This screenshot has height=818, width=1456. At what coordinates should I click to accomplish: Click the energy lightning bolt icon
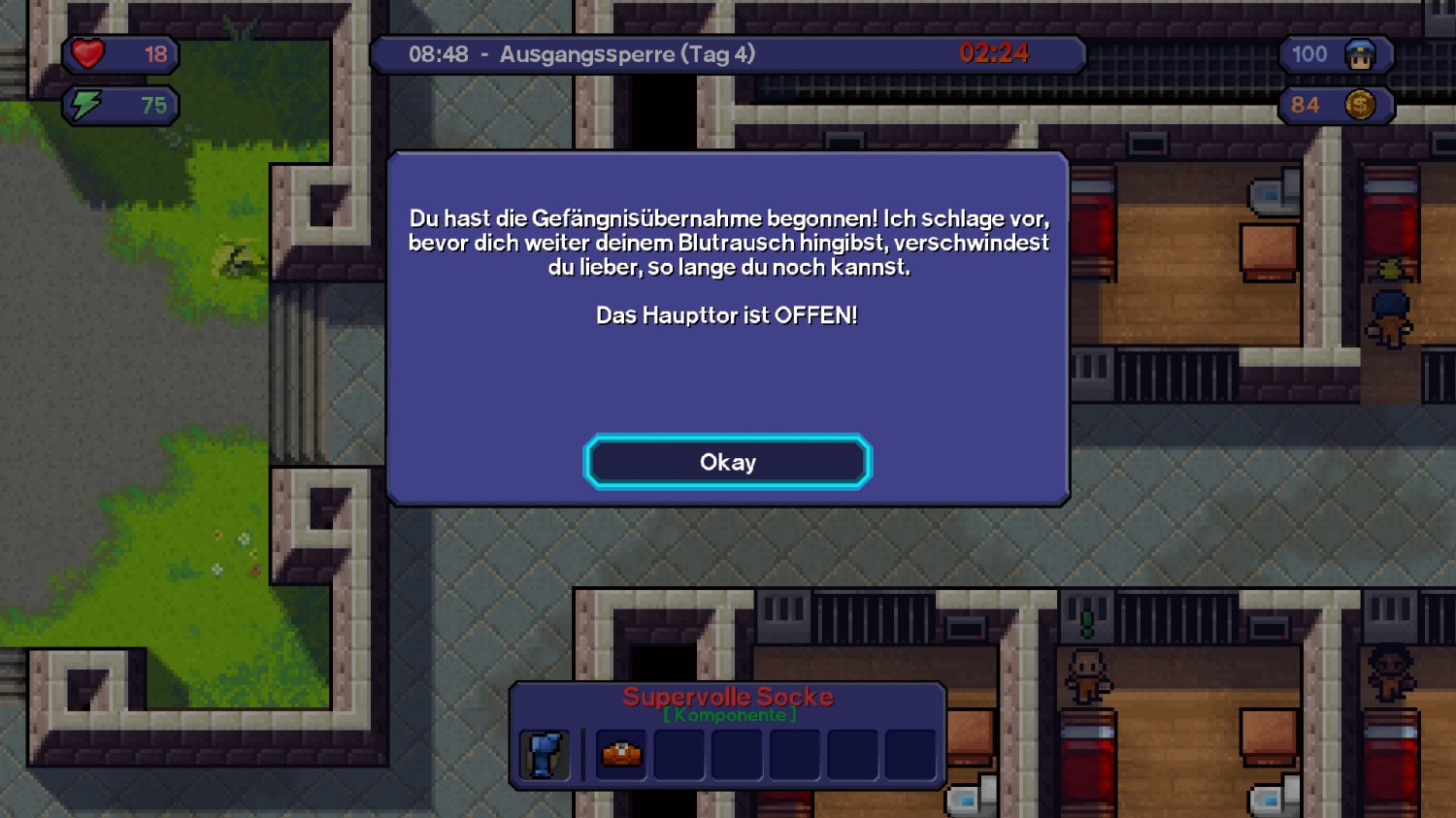click(x=85, y=105)
